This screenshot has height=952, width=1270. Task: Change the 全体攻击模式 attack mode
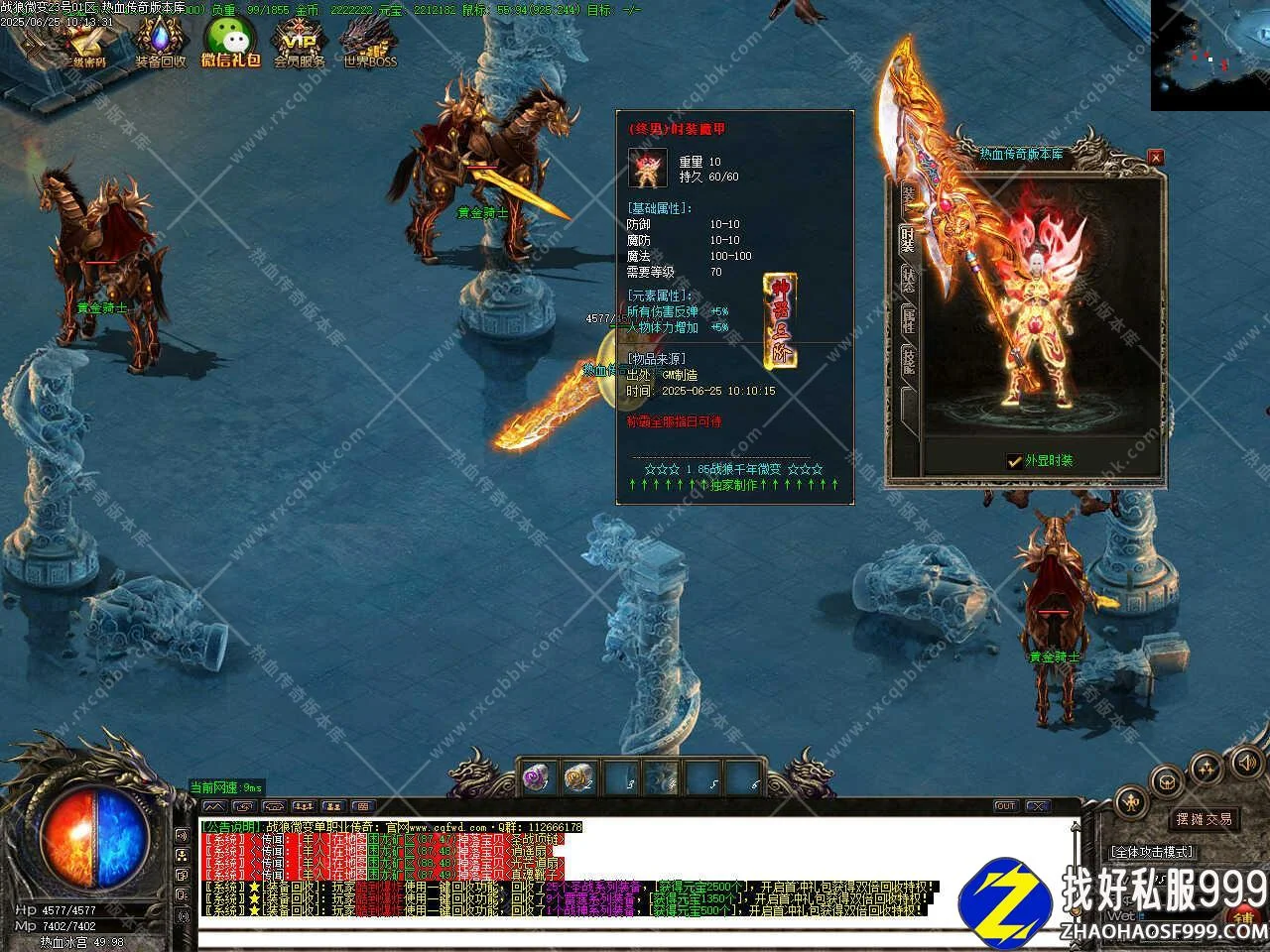click(1151, 852)
